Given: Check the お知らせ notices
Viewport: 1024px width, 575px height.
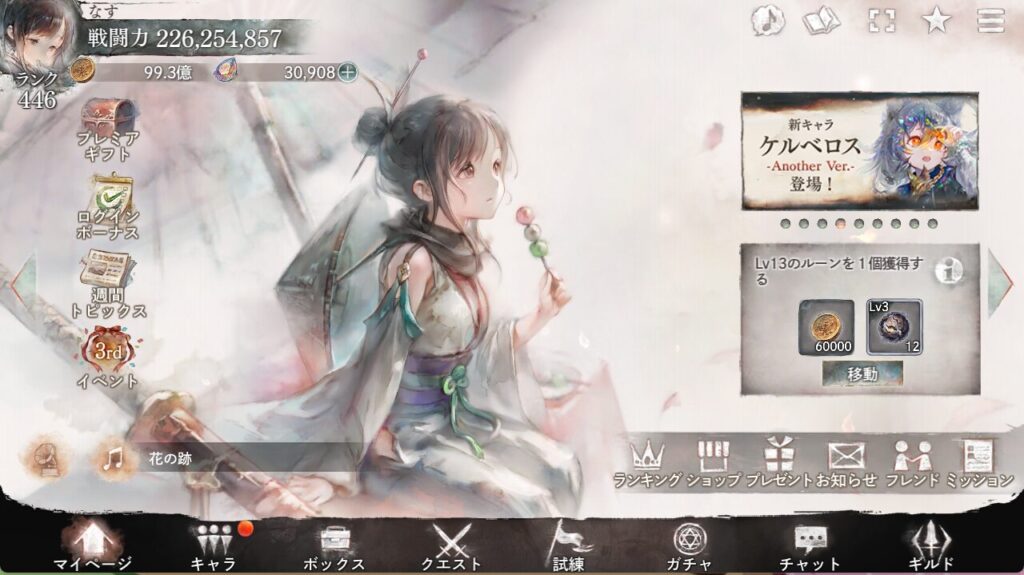Looking at the screenshot, I should click(x=846, y=463).
